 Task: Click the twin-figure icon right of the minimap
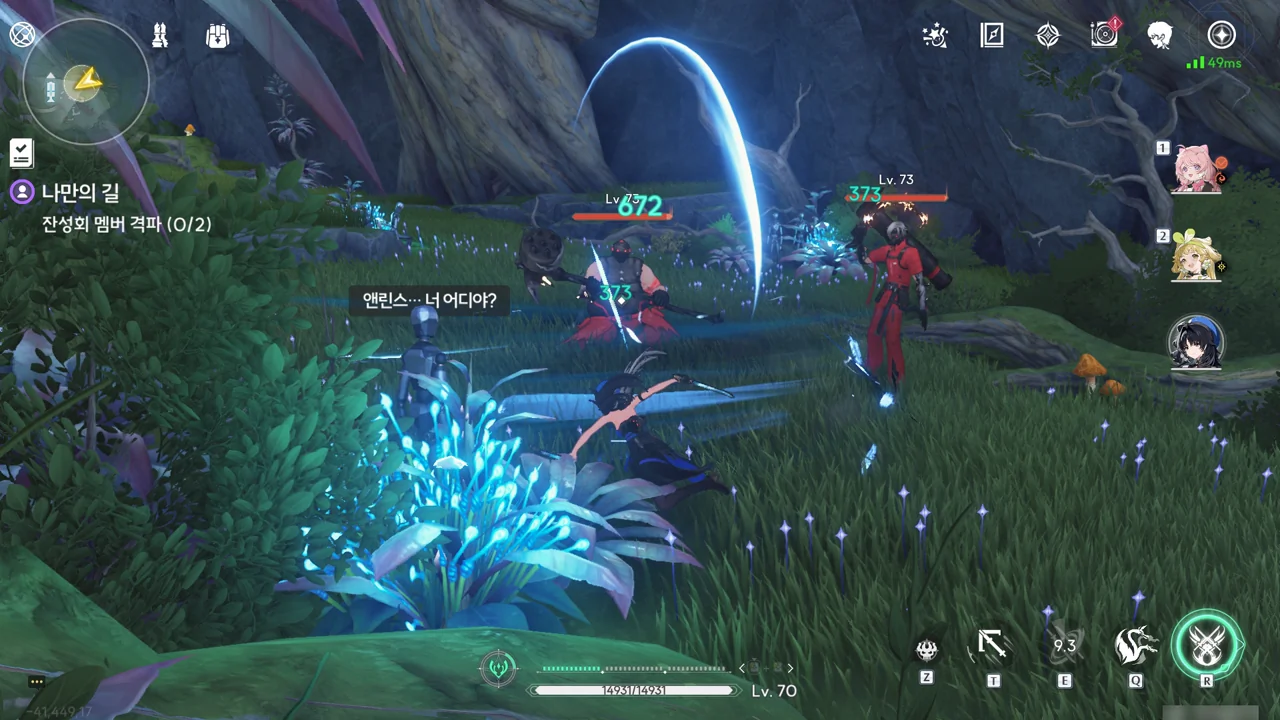pos(161,36)
